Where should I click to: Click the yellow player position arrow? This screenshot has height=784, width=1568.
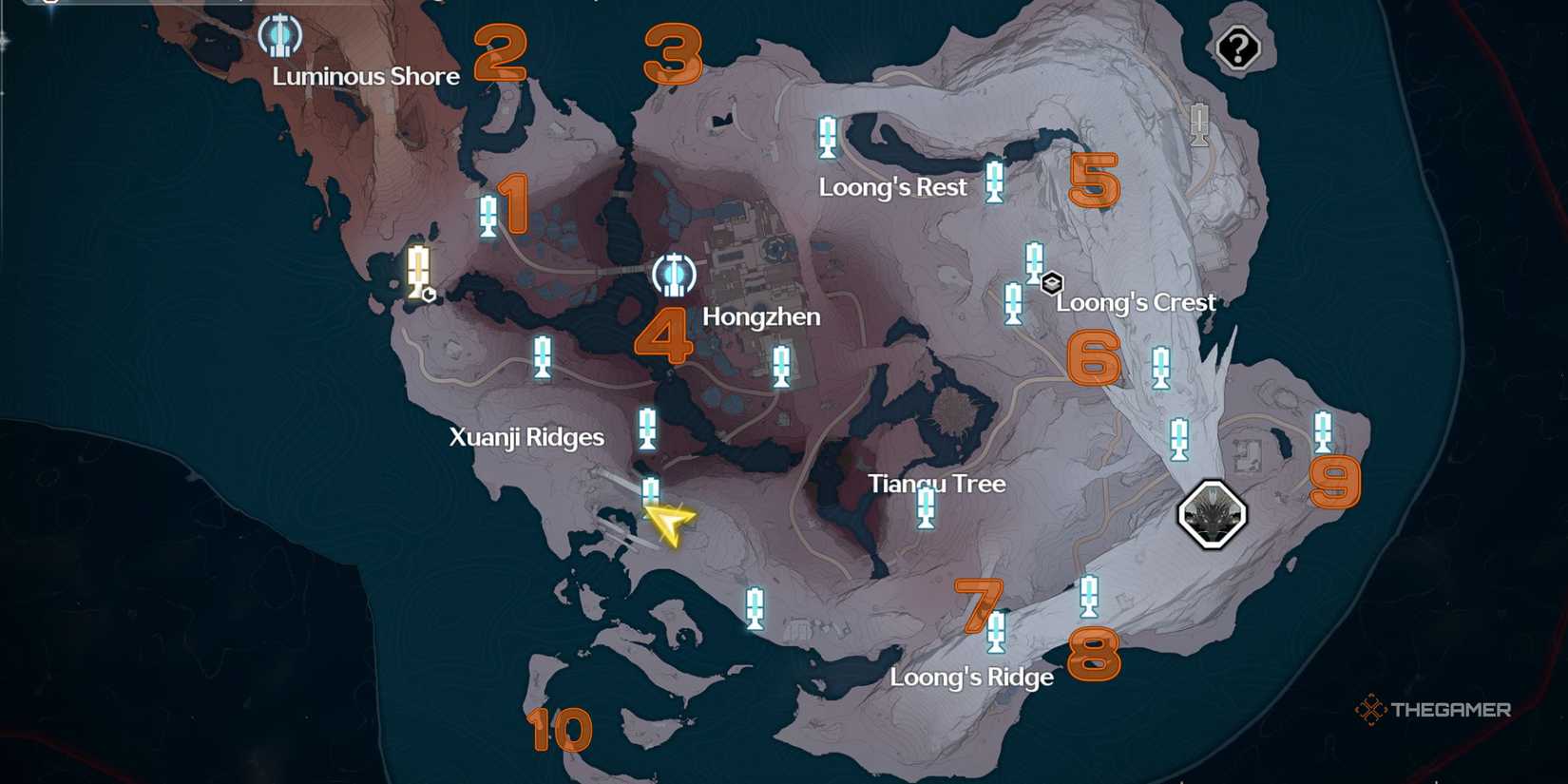(x=669, y=525)
